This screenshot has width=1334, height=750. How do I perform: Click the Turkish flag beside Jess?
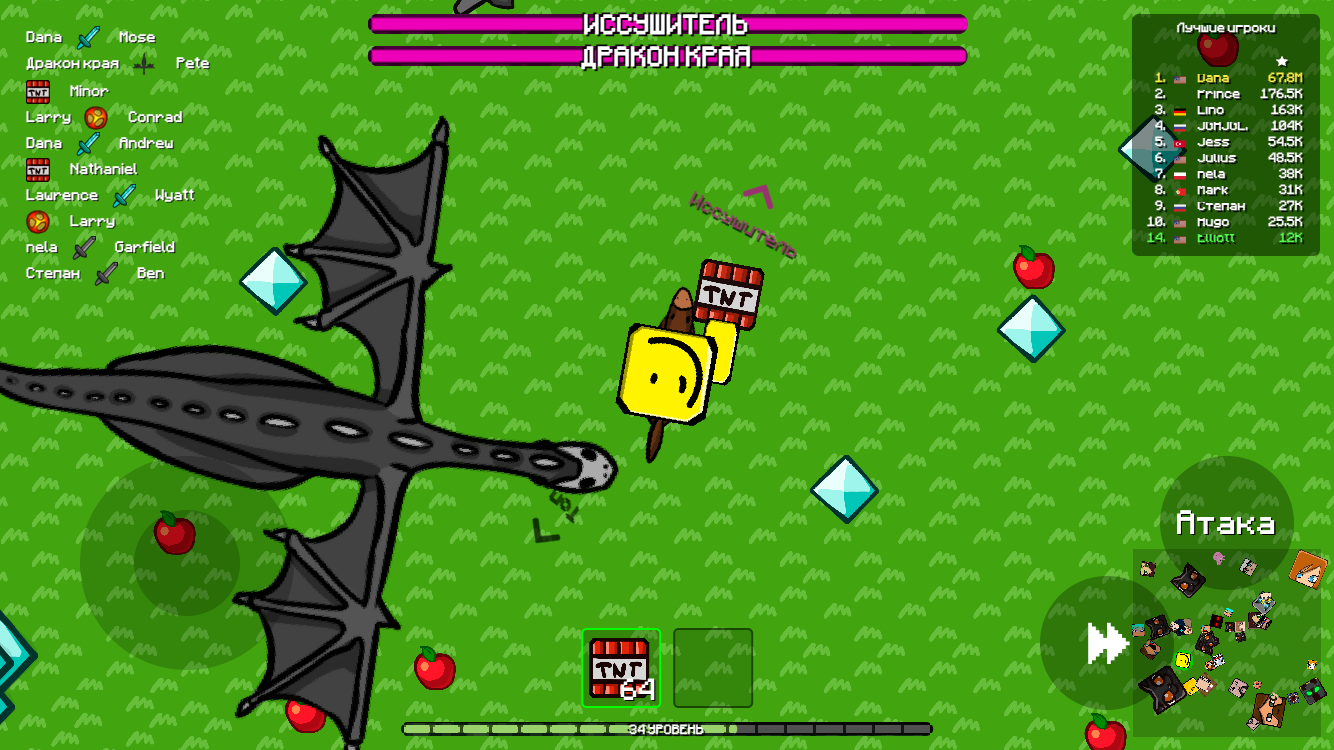pyautogui.click(x=1180, y=141)
